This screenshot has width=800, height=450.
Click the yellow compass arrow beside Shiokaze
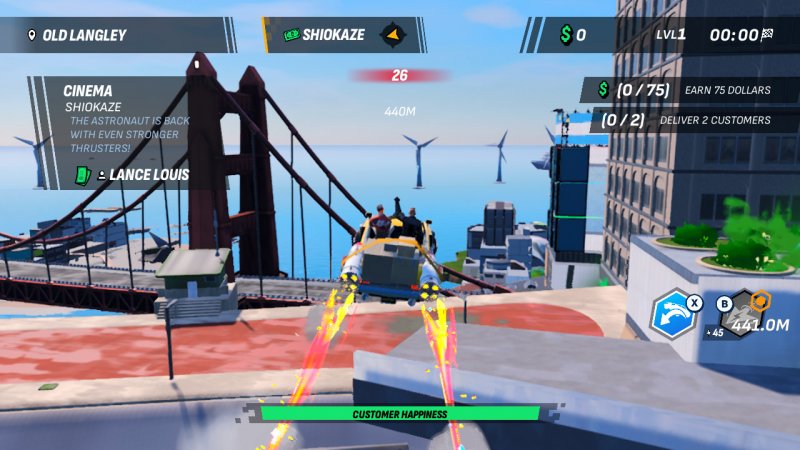coord(395,35)
